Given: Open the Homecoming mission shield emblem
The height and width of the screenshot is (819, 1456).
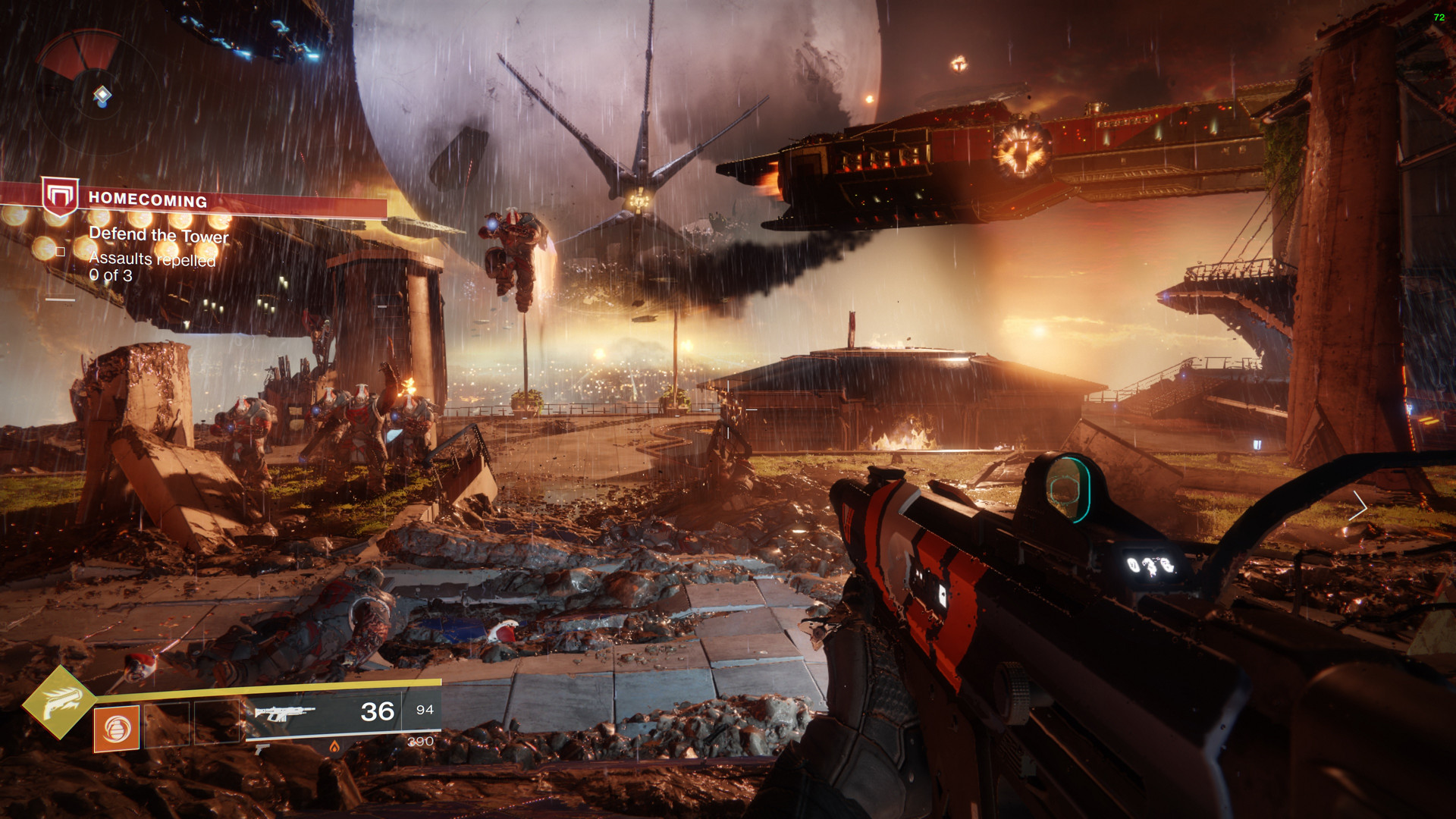Looking at the screenshot, I should click(60, 196).
